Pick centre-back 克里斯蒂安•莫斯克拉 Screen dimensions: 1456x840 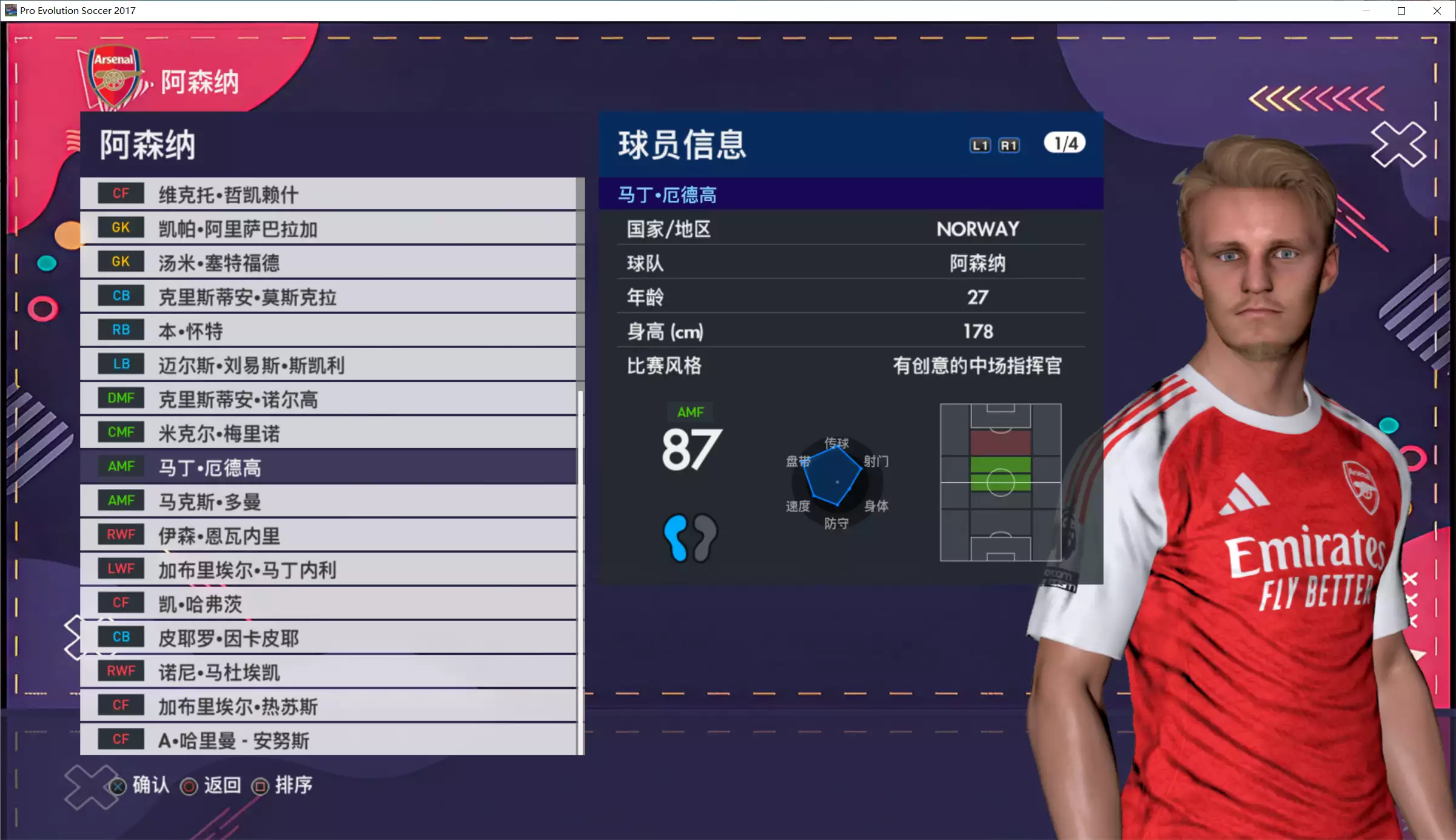point(327,297)
